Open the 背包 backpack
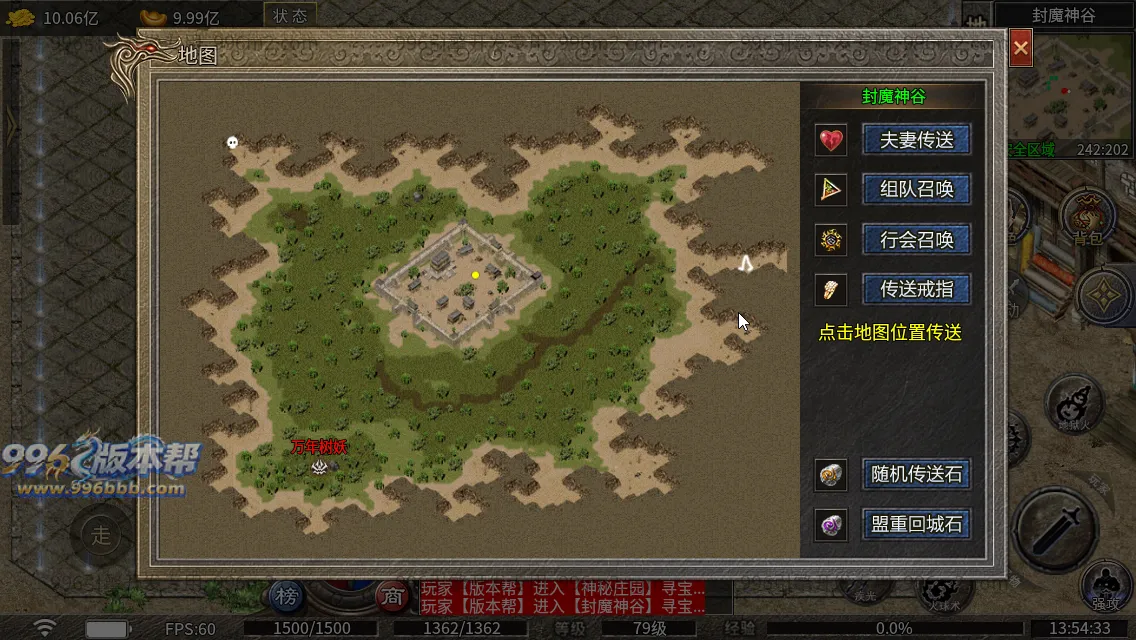The height and width of the screenshot is (640, 1136). coord(1087,215)
